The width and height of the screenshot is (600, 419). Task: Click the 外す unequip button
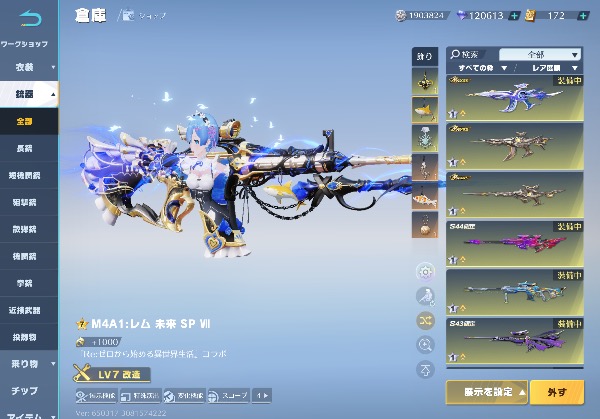pyautogui.click(x=557, y=390)
